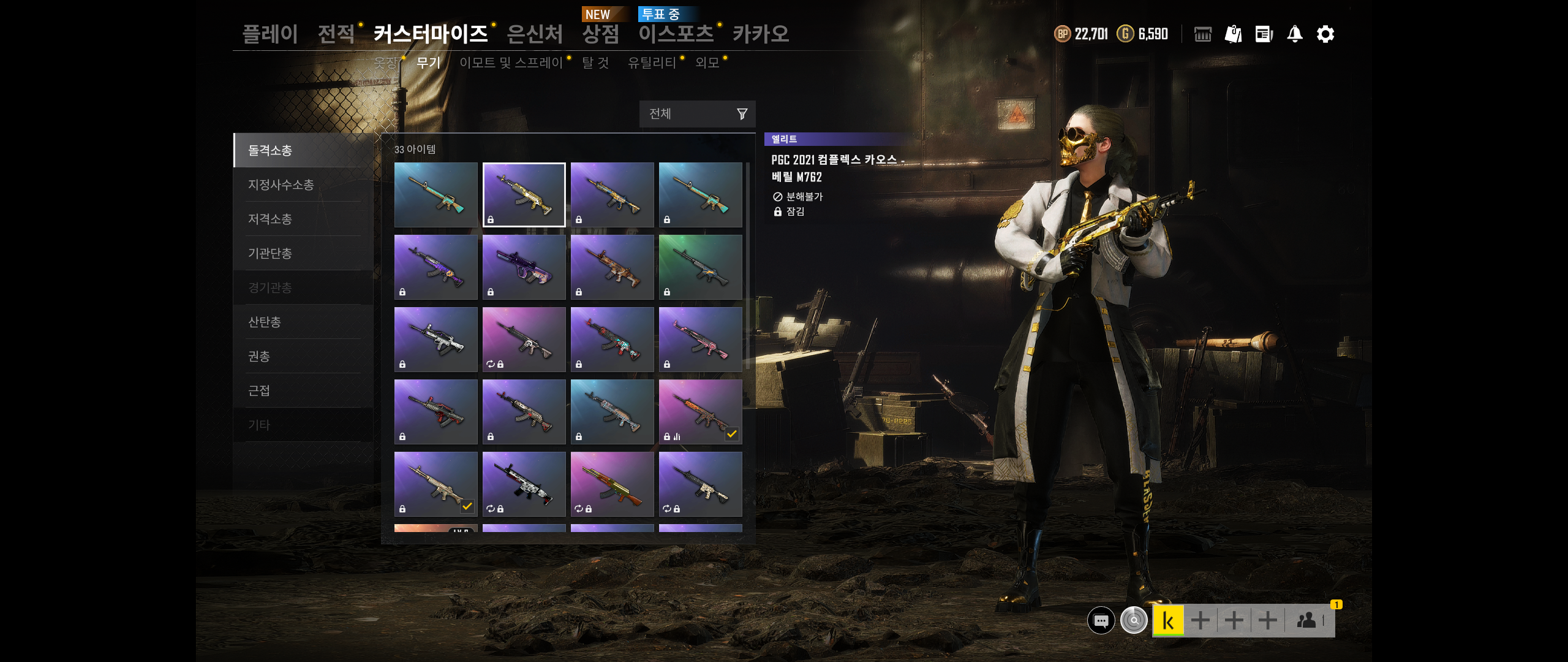1568x662 pixels.
Task: Open 이모트 및 스프레이 sub-tab
Action: point(511,63)
